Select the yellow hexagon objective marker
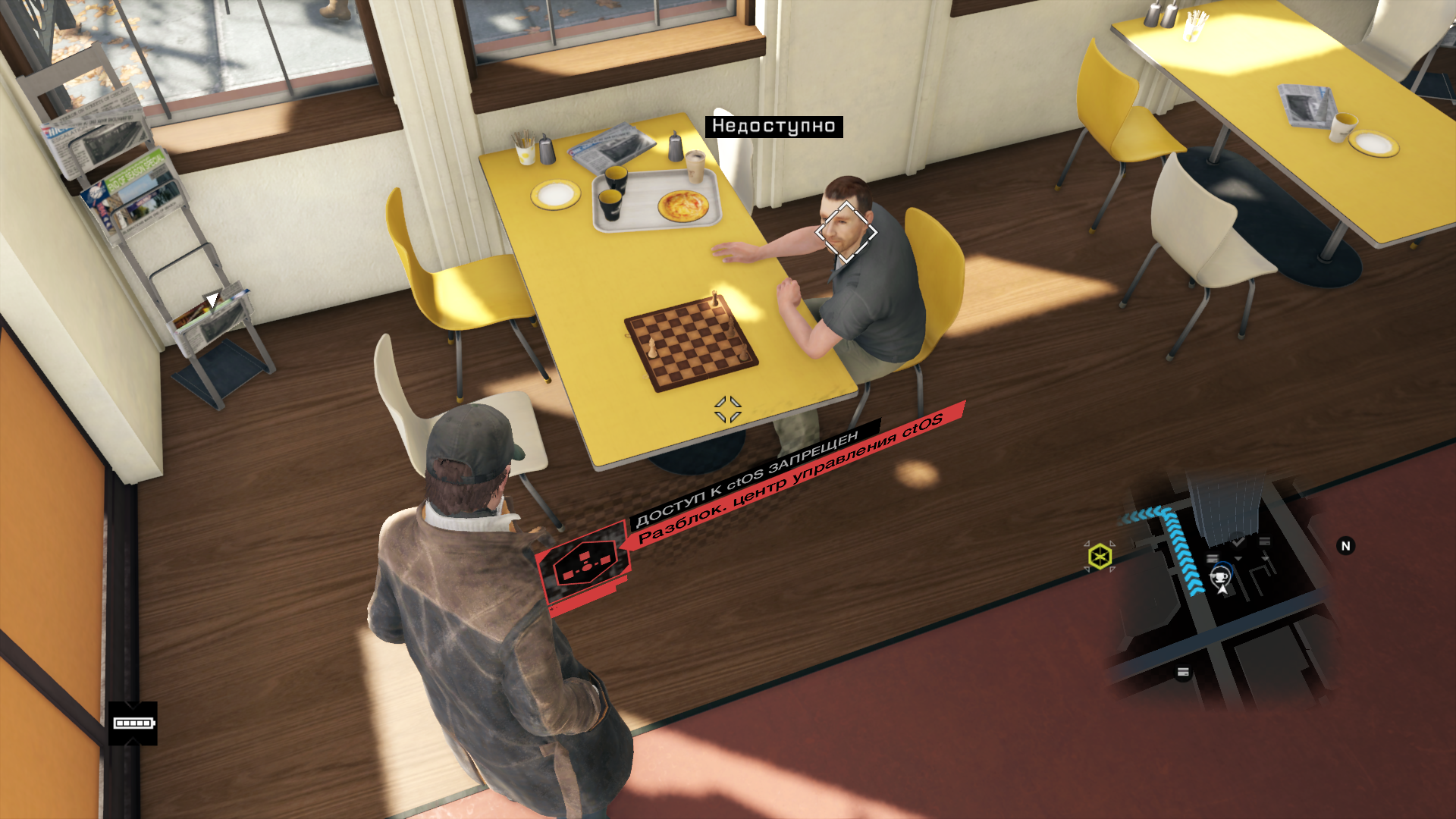Screen dimensions: 1456x819 click(x=1100, y=557)
